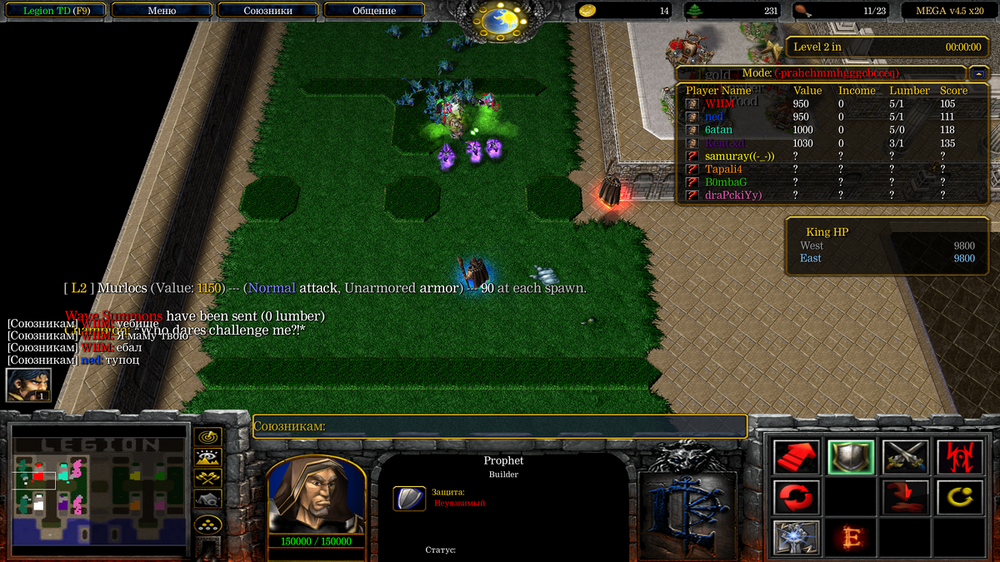Toggle minimap ally color mode, crossed axes button

click(208, 479)
